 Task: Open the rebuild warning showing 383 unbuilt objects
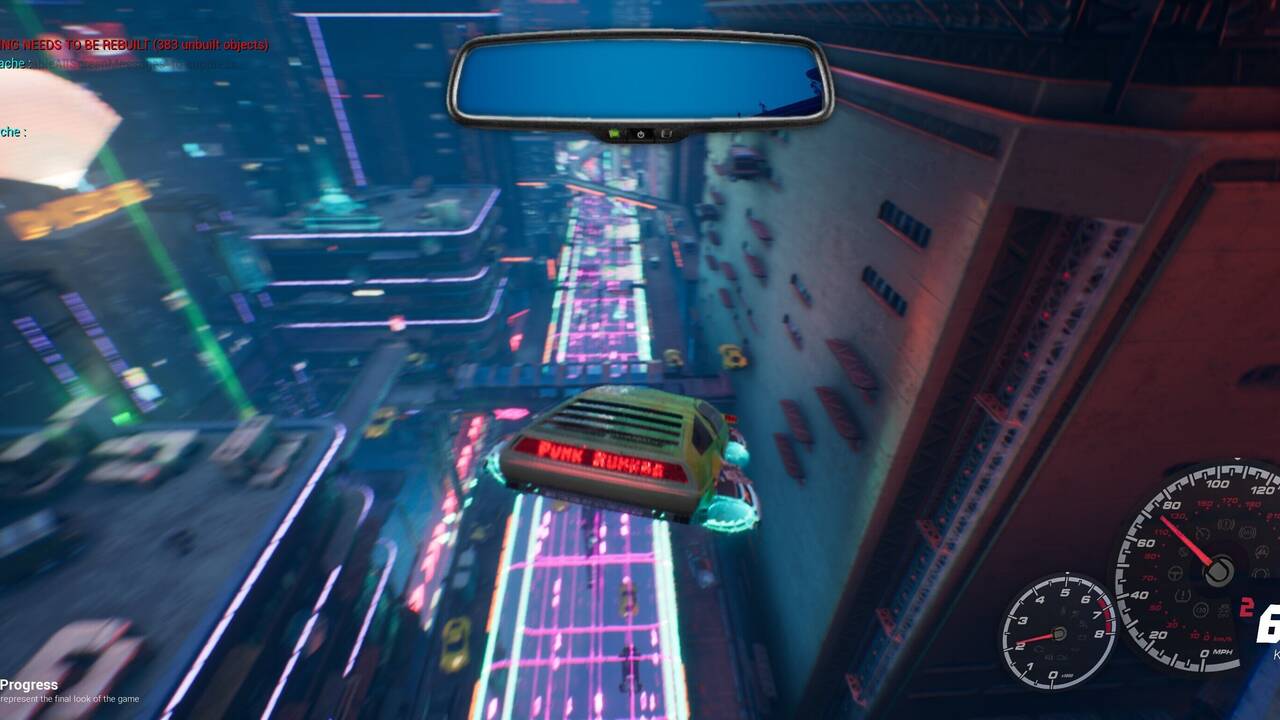click(x=135, y=45)
